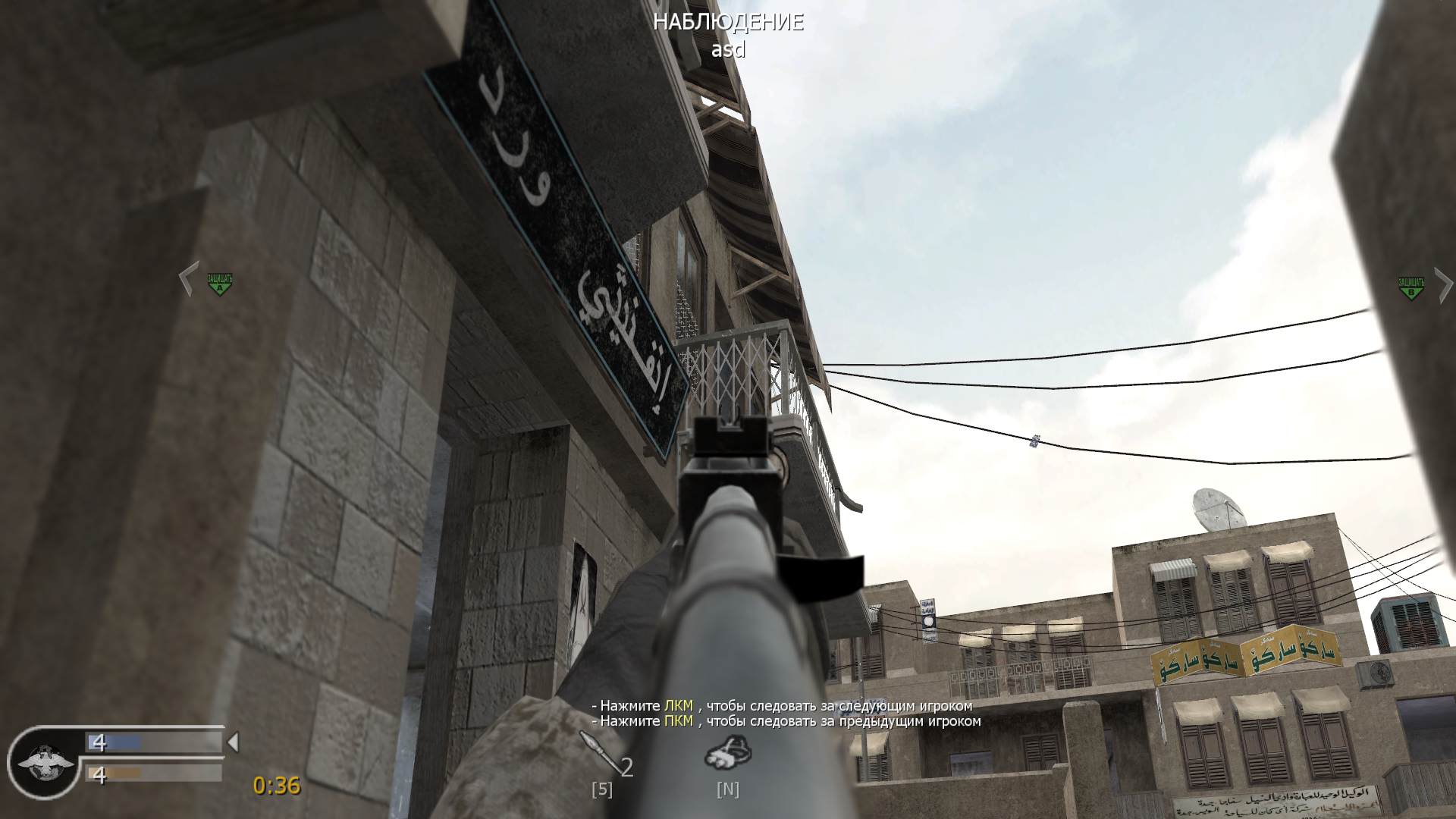Enable the [N] equipment slot
This screenshot has width=1456, height=819.
coord(726,789)
